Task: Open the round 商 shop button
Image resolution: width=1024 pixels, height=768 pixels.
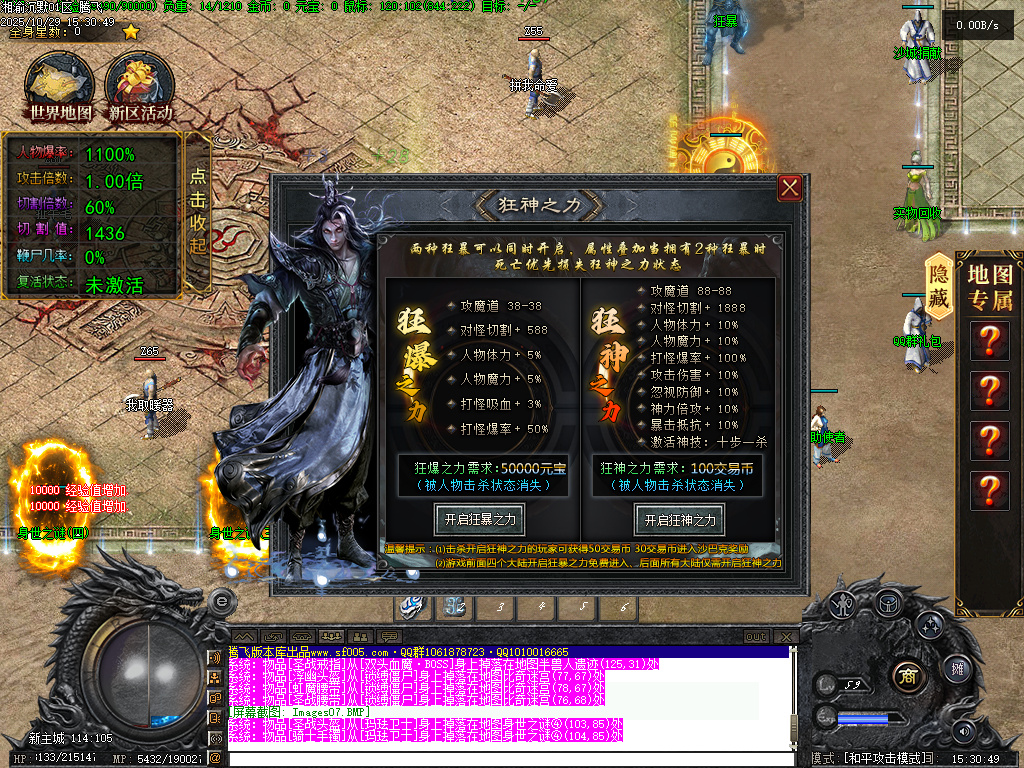Action: (x=907, y=674)
